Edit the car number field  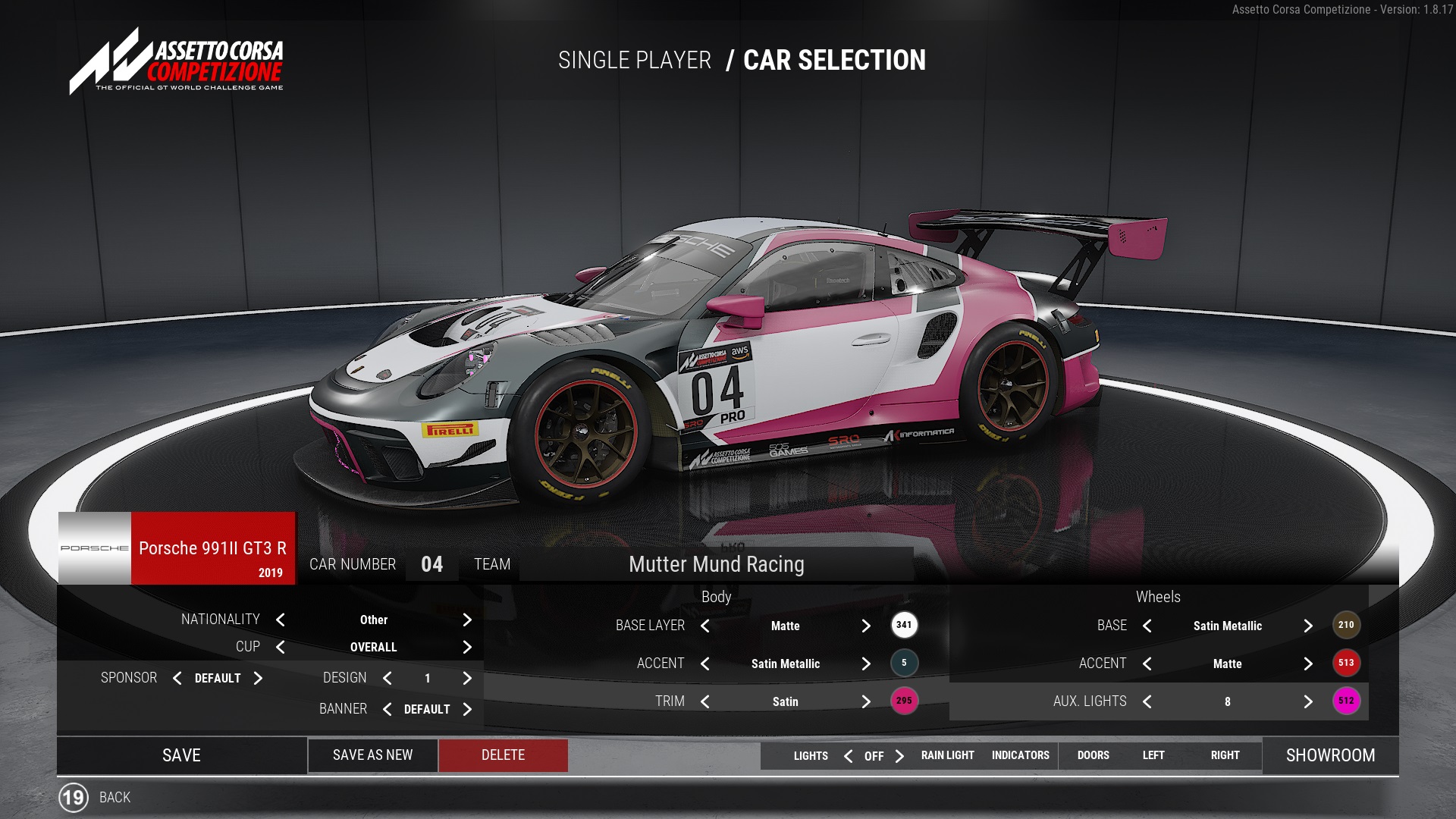431,564
